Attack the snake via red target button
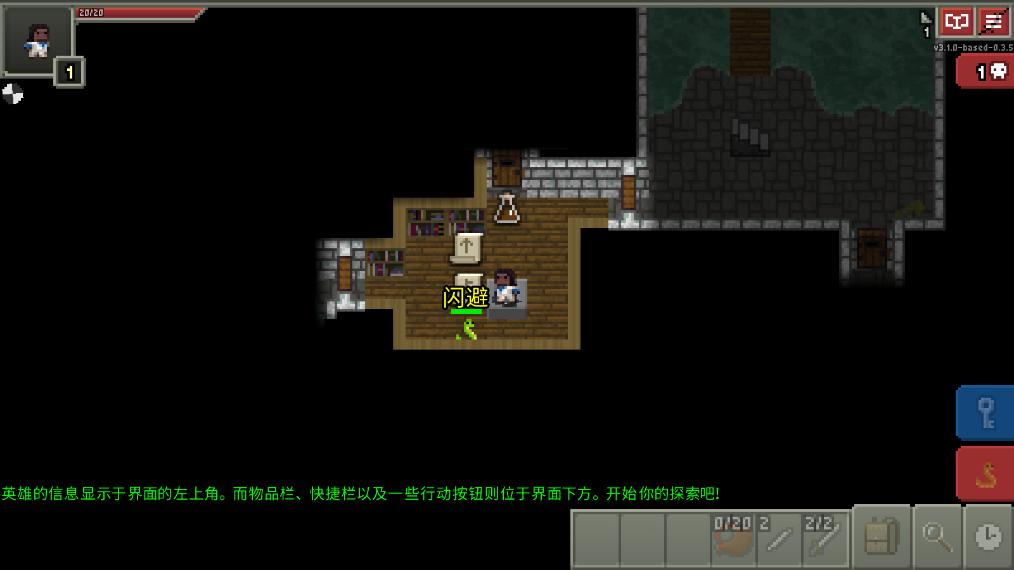The width and height of the screenshot is (1014, 570). [x=985, y=474]
